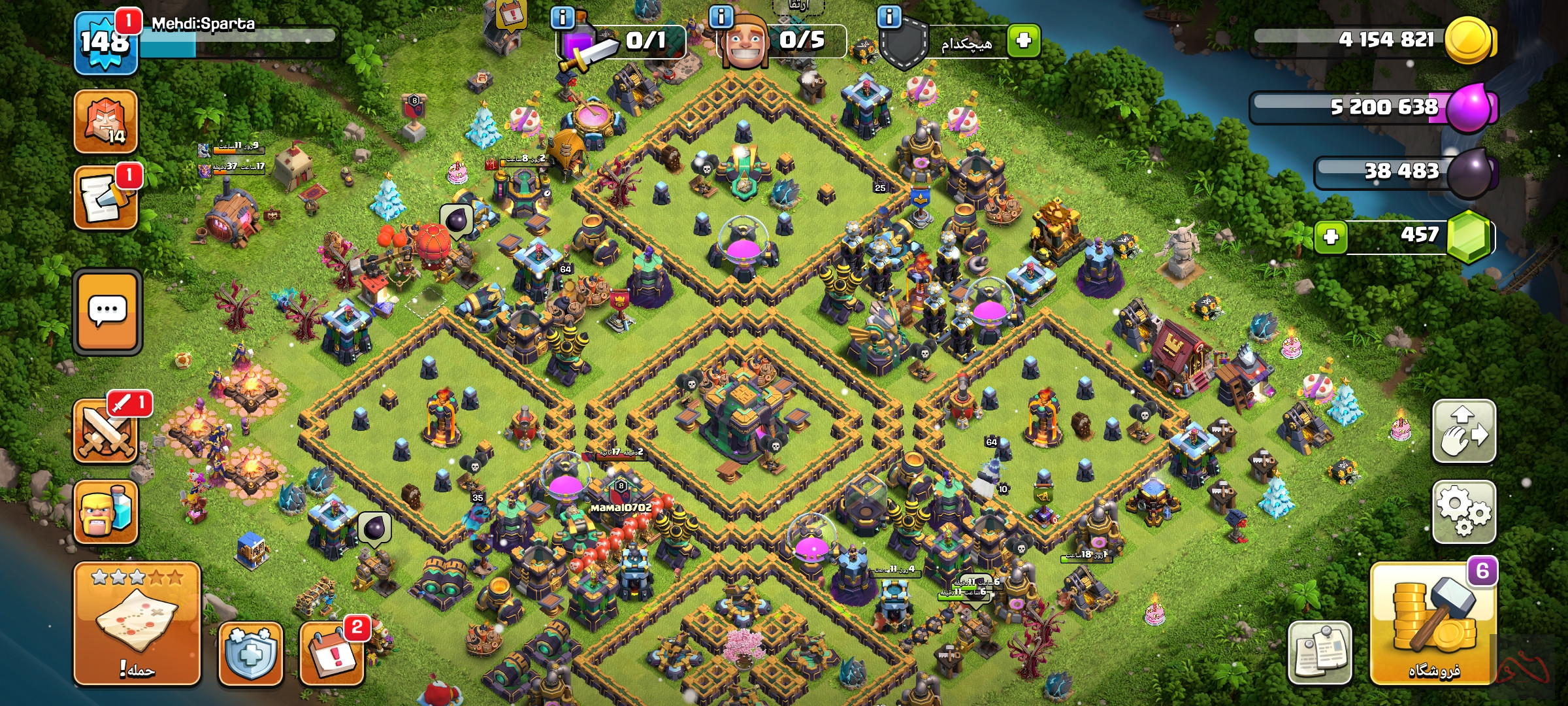Show shield info icon above the shield
Image resolution: width=1568 pixels, height=706 pixels.
point(889,16)
